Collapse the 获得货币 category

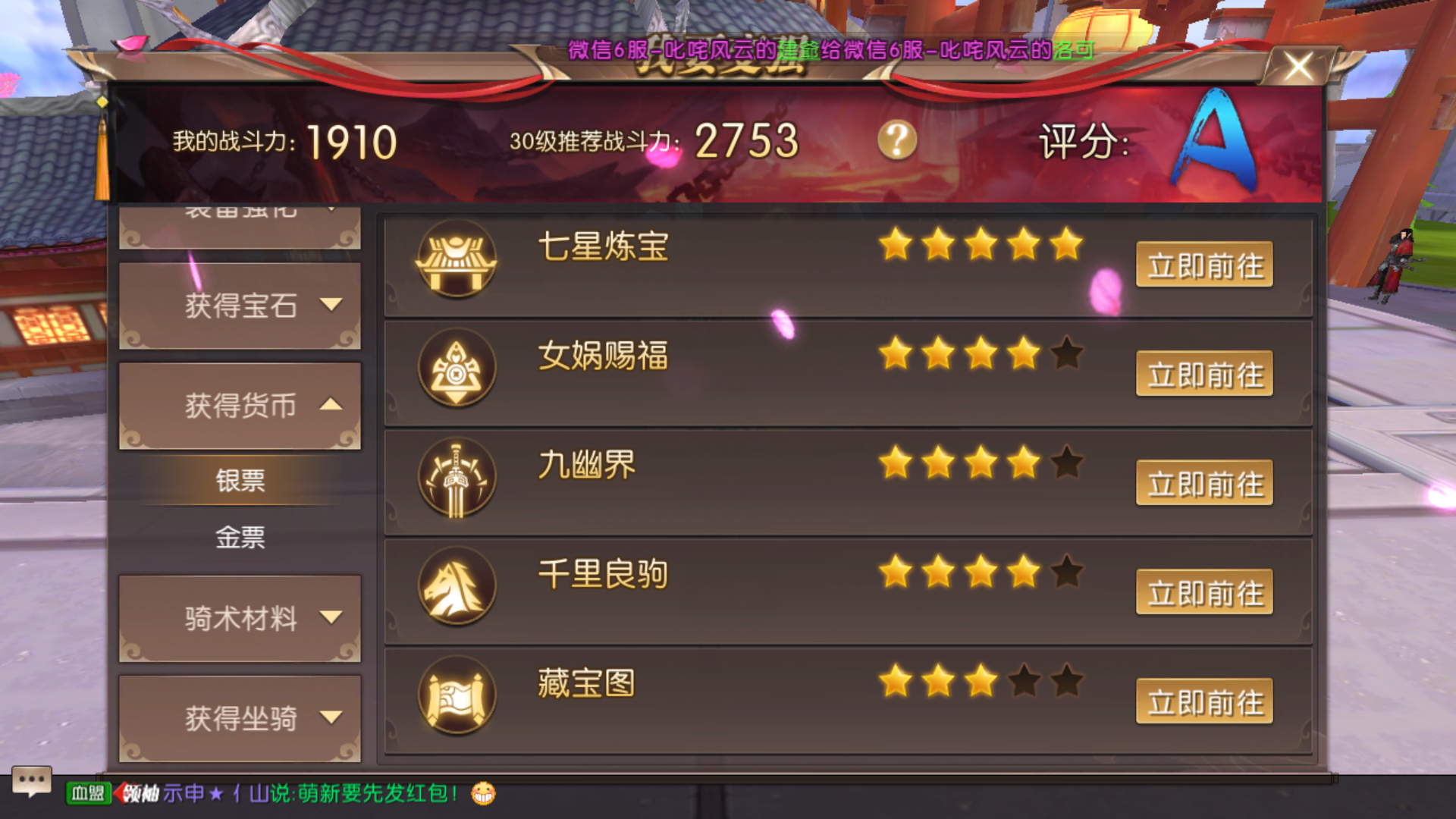pos(240,406)
